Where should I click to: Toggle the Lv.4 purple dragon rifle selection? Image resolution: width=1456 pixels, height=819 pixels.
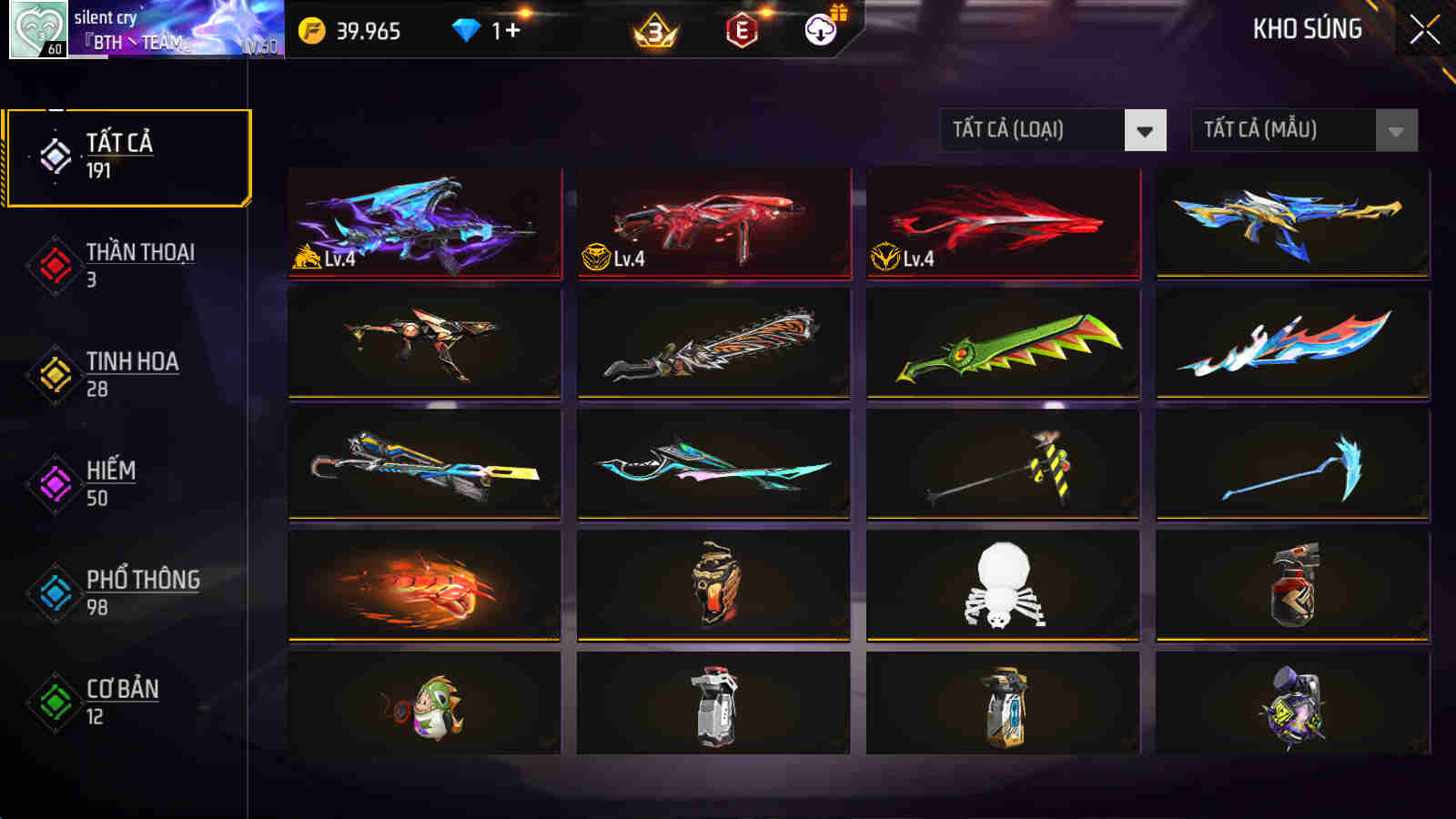coord(424,223)
